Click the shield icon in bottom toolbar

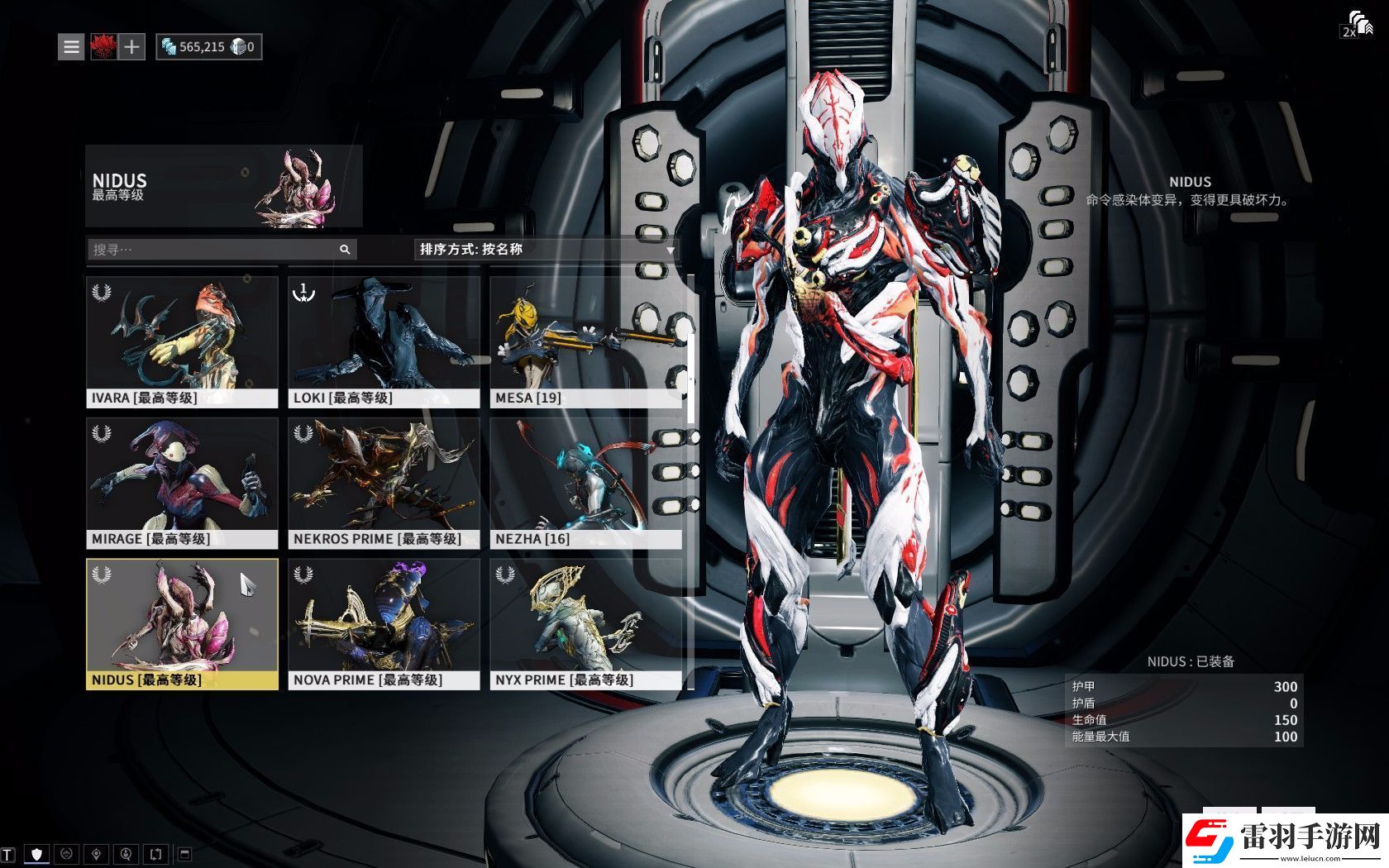36,853
